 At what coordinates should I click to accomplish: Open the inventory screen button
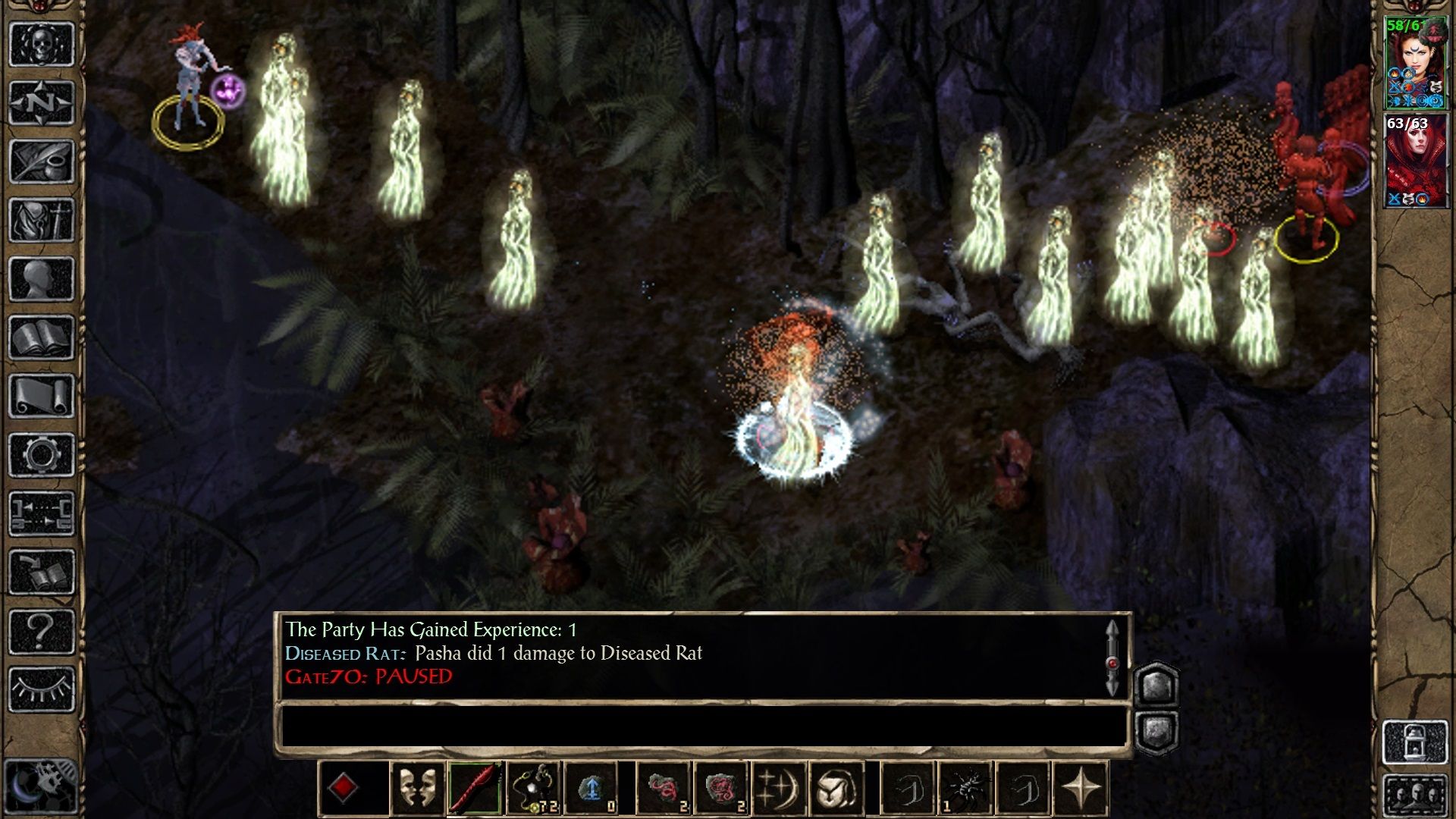point(41,220)
